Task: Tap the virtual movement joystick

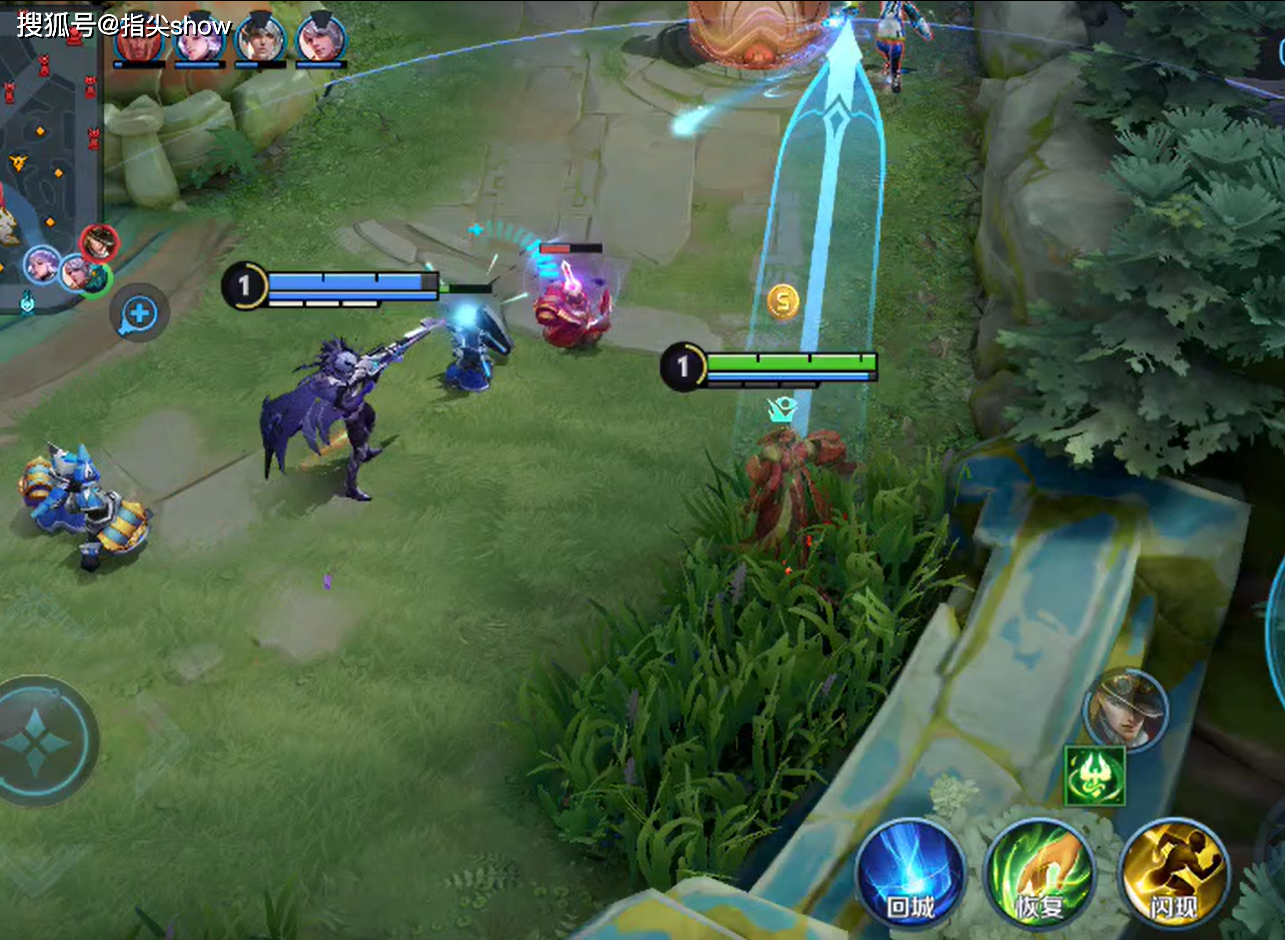Action: (x=38, y=742)
